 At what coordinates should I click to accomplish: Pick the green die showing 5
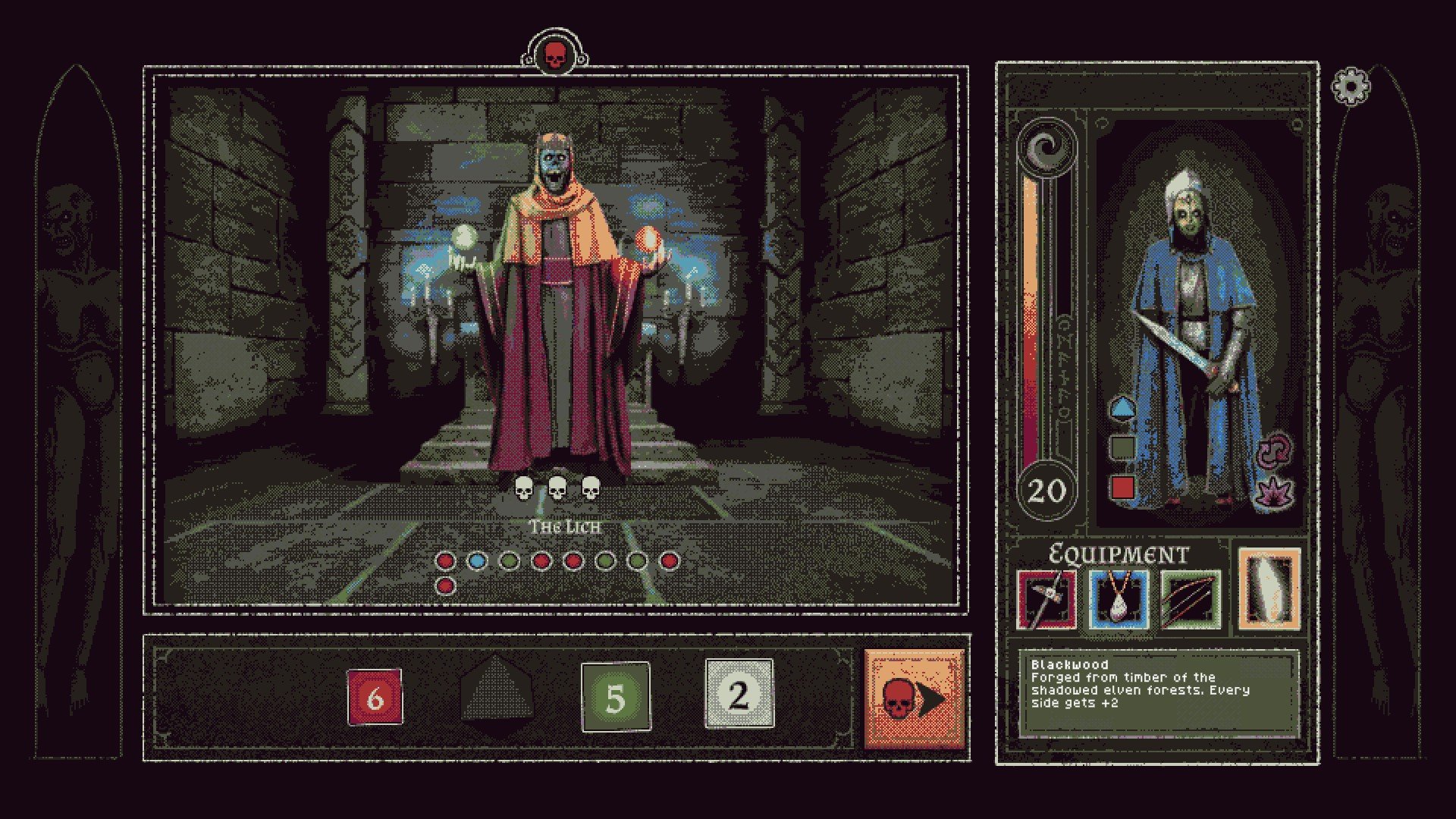pos(616,697)
